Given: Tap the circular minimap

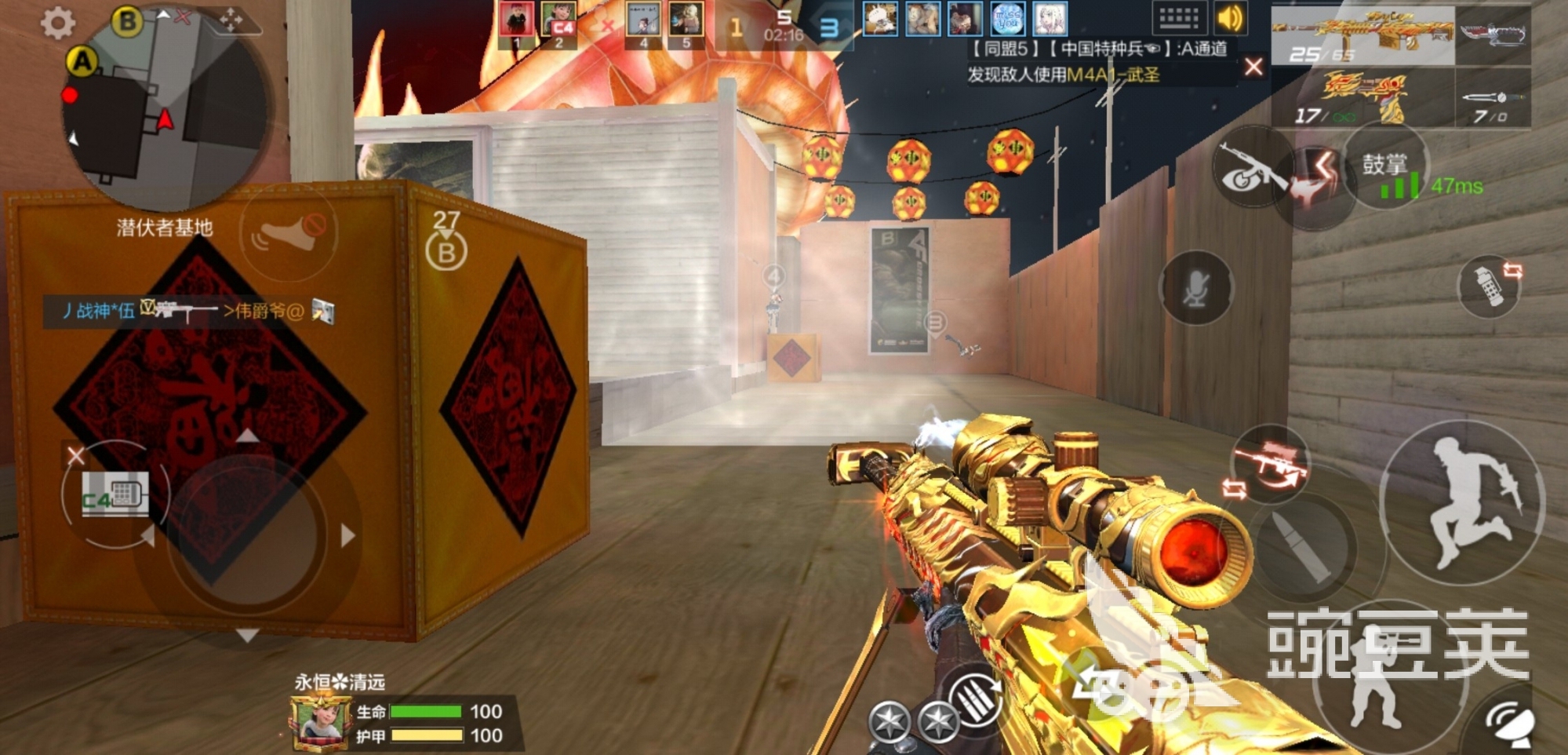Looking at the screenshot, I should (169, 110).
